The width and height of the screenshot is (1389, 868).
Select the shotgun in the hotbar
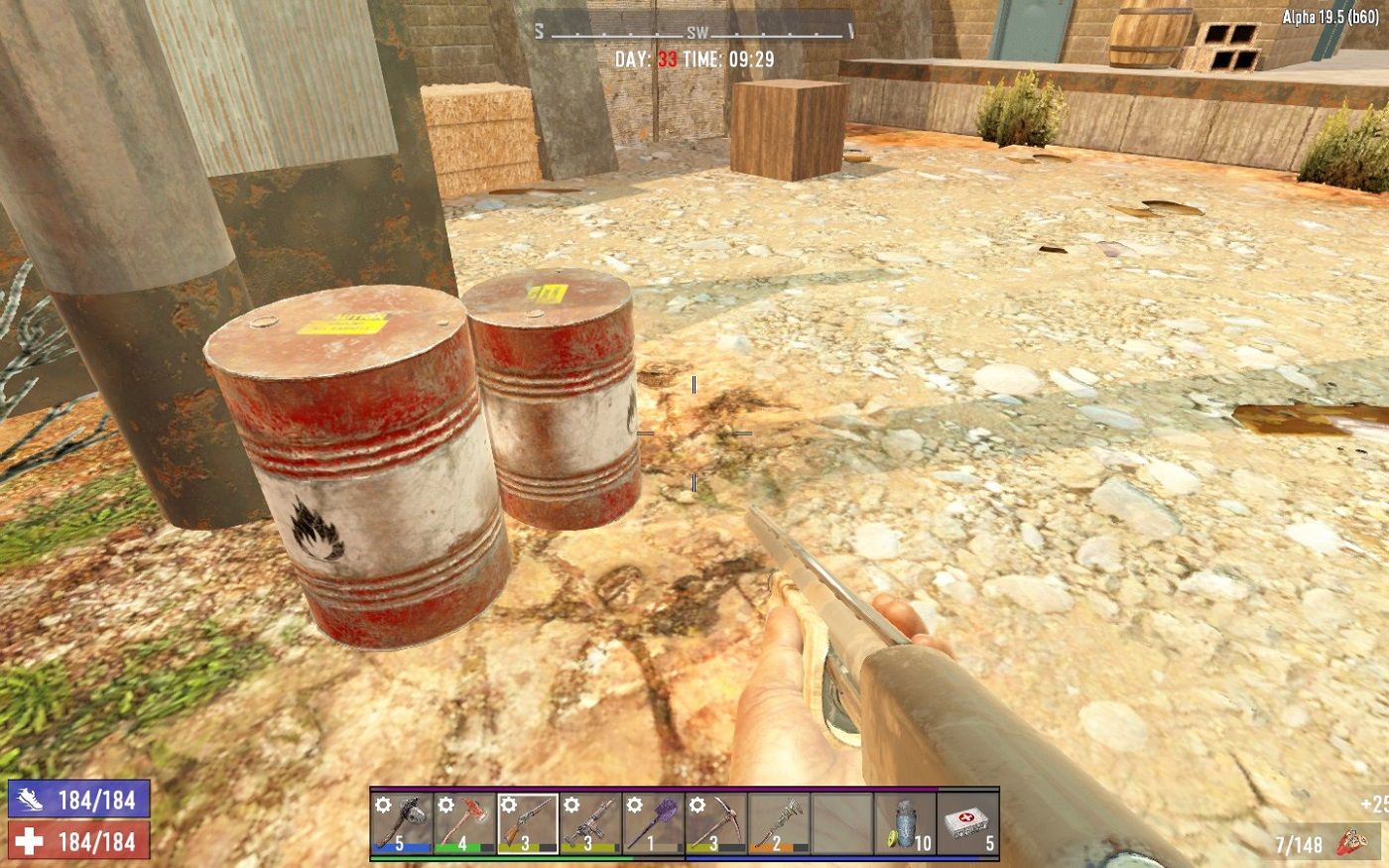528,823
